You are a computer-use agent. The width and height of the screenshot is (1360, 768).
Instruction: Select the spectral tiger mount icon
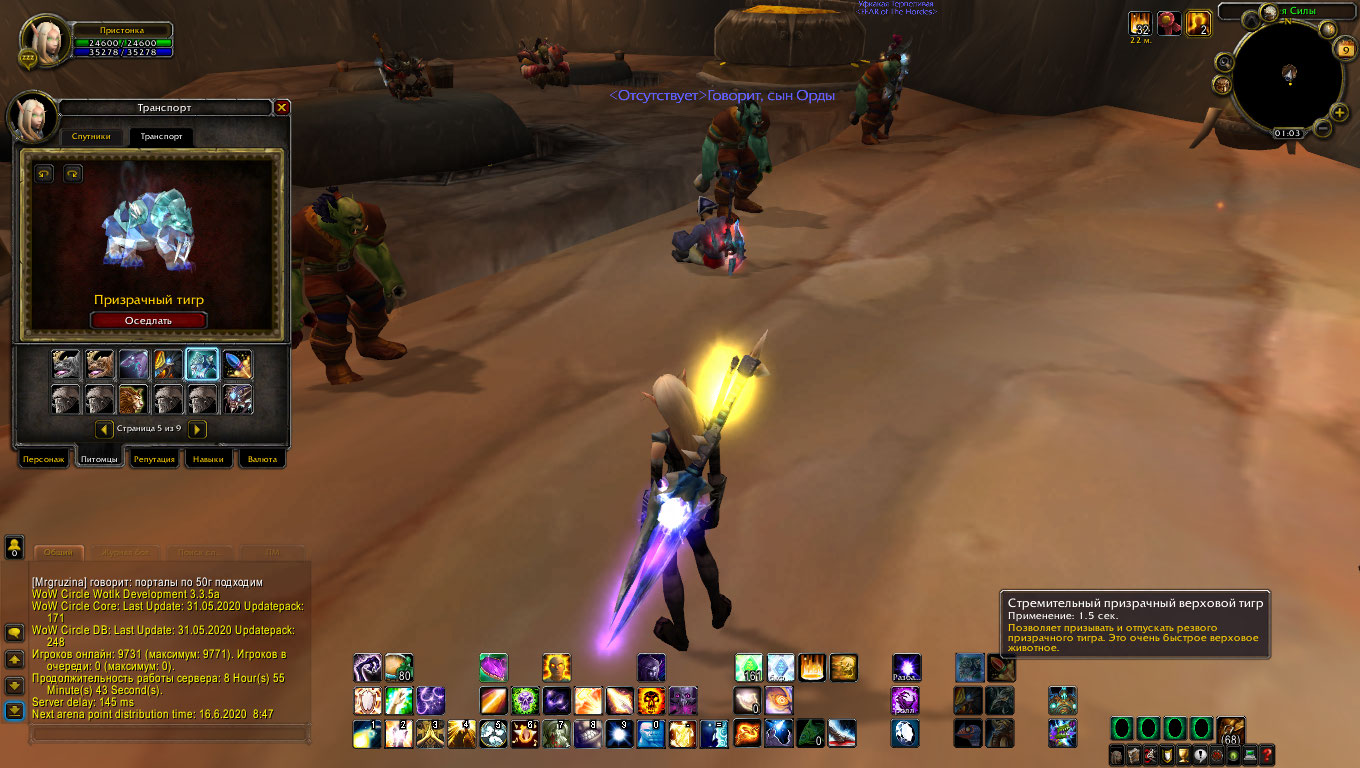tap(203, 364)
